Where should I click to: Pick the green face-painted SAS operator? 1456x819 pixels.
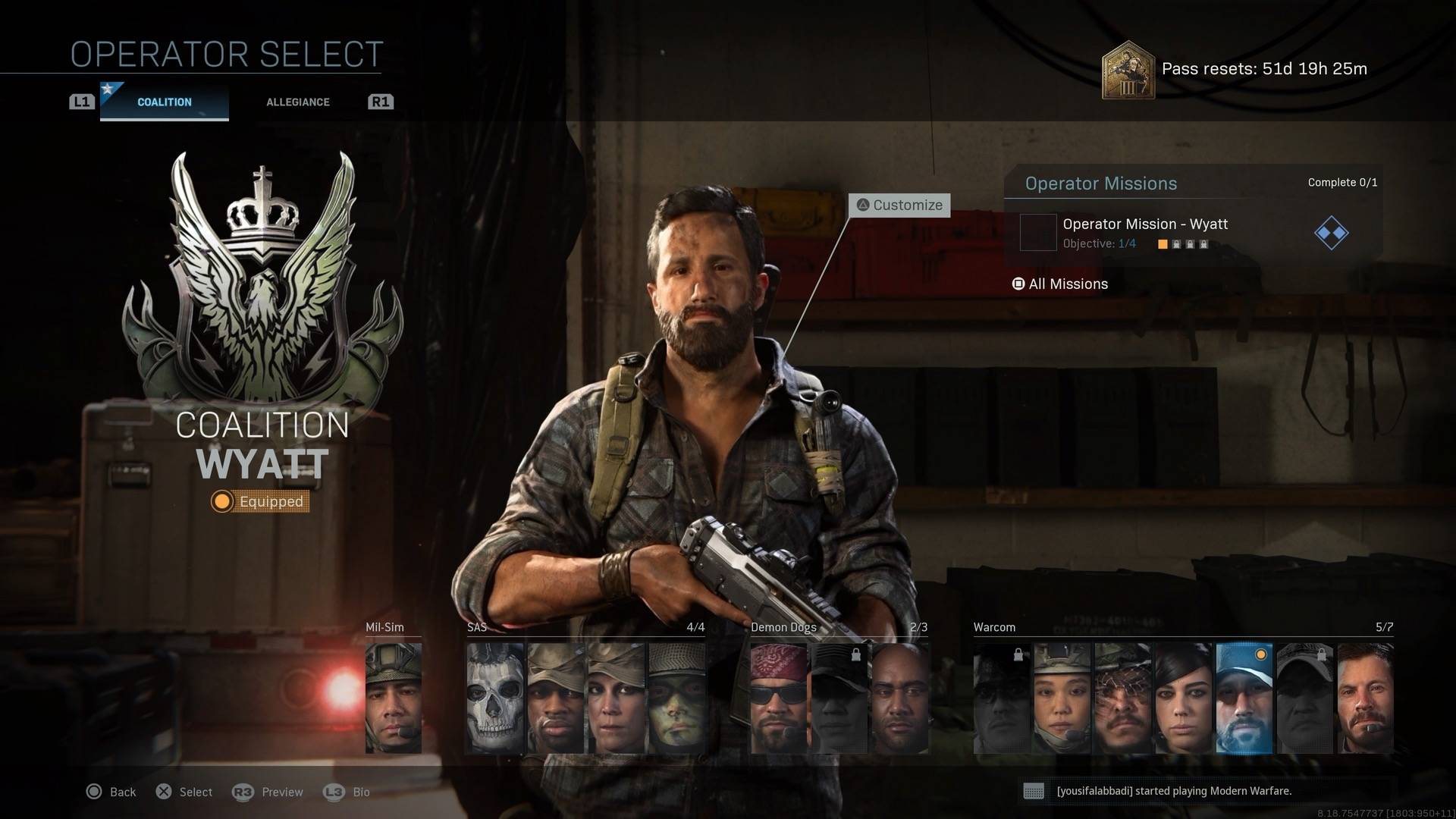(x=676, y=698)
